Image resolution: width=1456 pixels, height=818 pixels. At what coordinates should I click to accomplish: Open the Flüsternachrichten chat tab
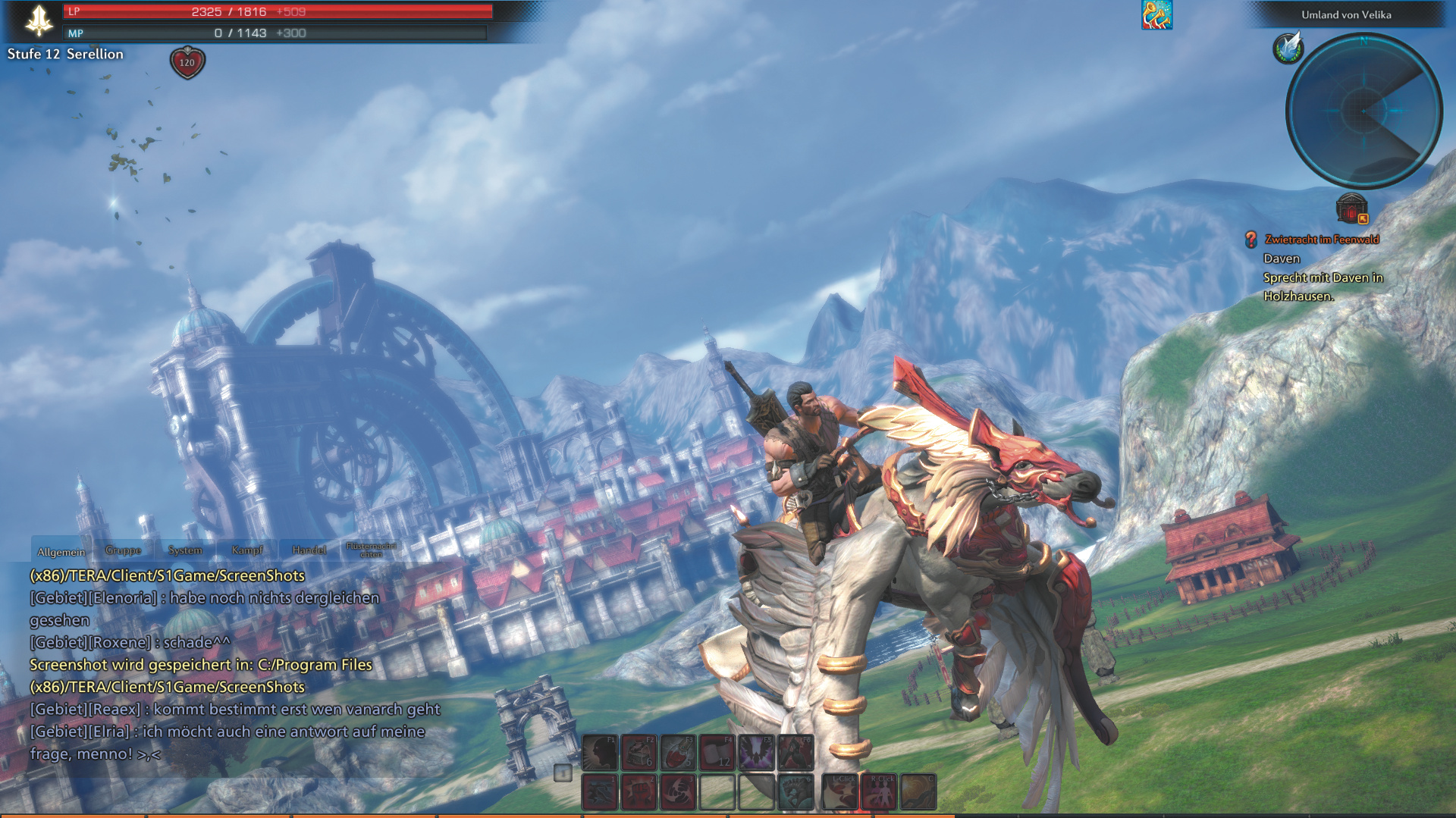click(371, 550)
